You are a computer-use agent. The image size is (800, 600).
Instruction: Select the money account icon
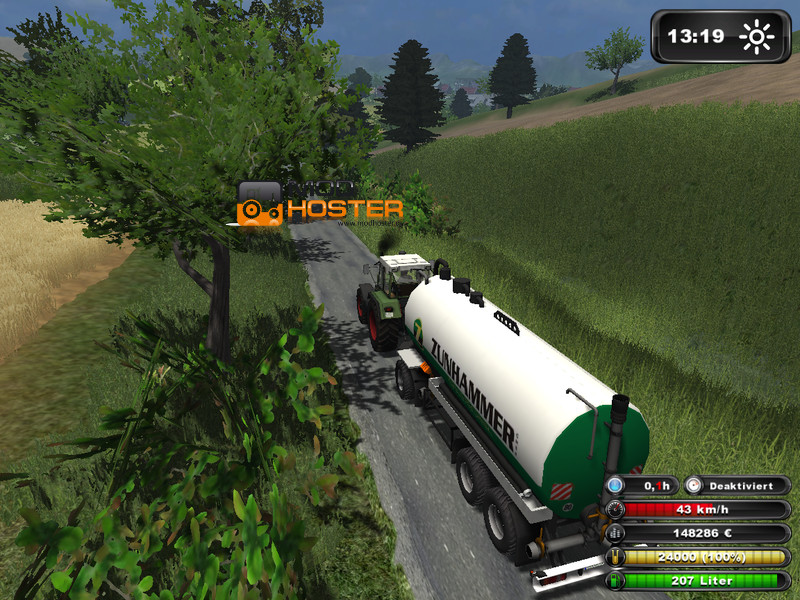(x=615, y=534)
